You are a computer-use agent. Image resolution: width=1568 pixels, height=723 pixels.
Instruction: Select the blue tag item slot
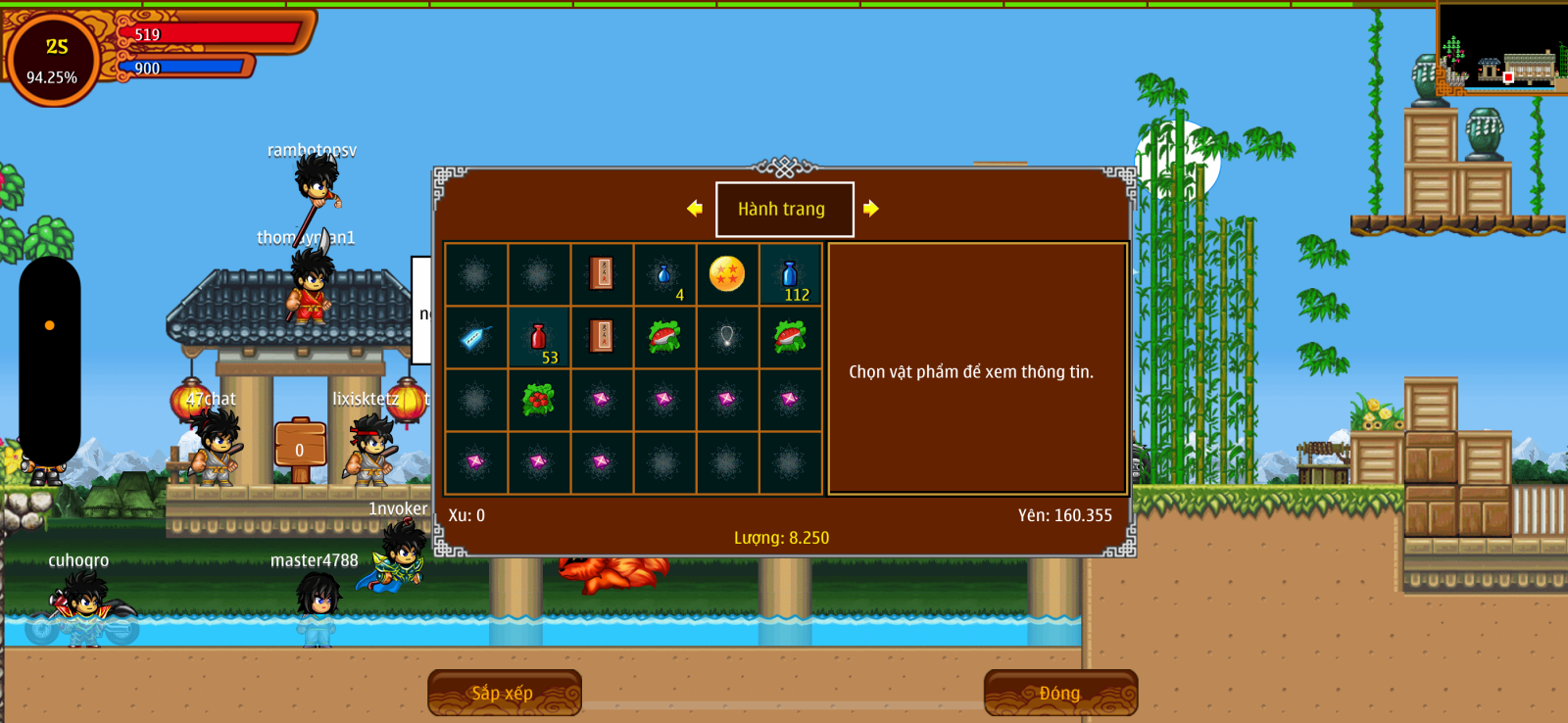tap(476, 338)
